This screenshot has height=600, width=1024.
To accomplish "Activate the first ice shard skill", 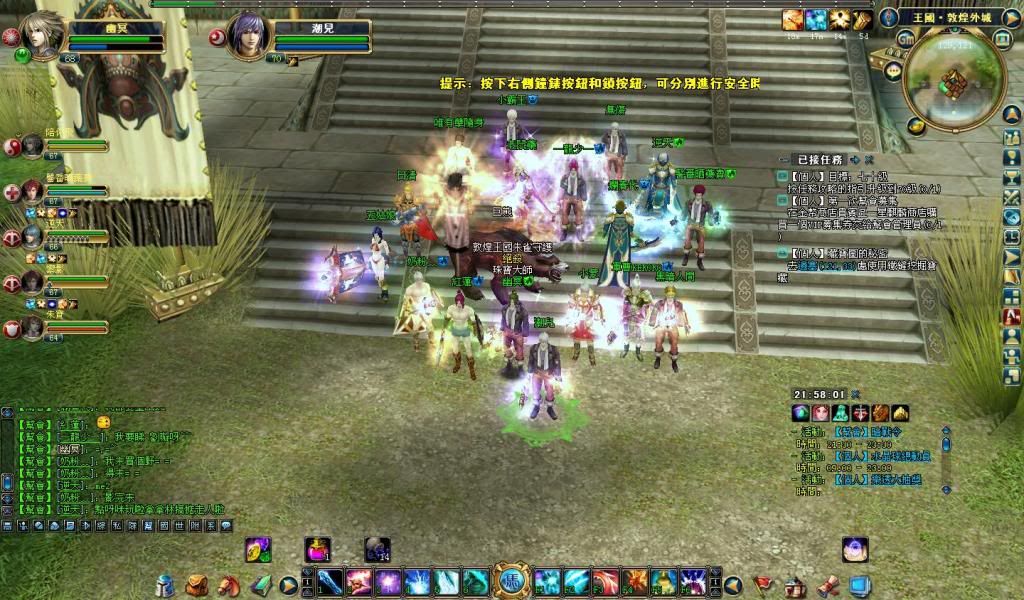I will tap(330, 582).
